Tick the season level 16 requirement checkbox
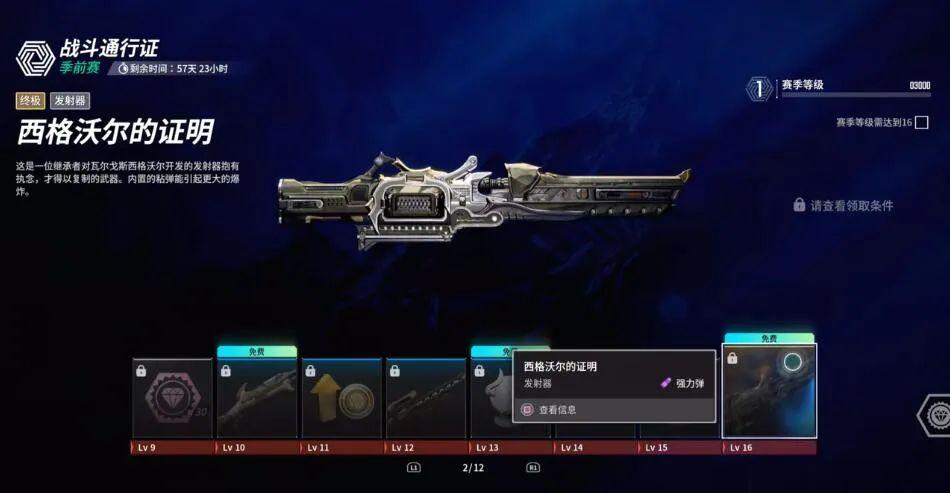Screen dimensions: 950x493 tap(921, 123)
